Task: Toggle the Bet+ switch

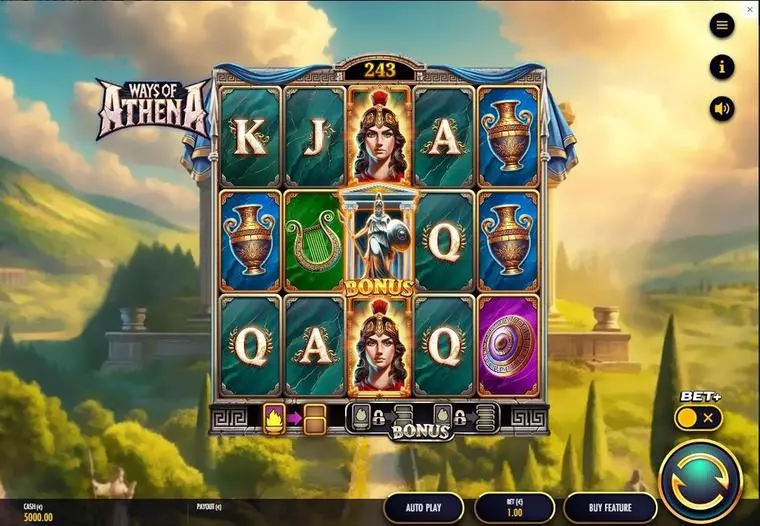Action: click(698, 418)
